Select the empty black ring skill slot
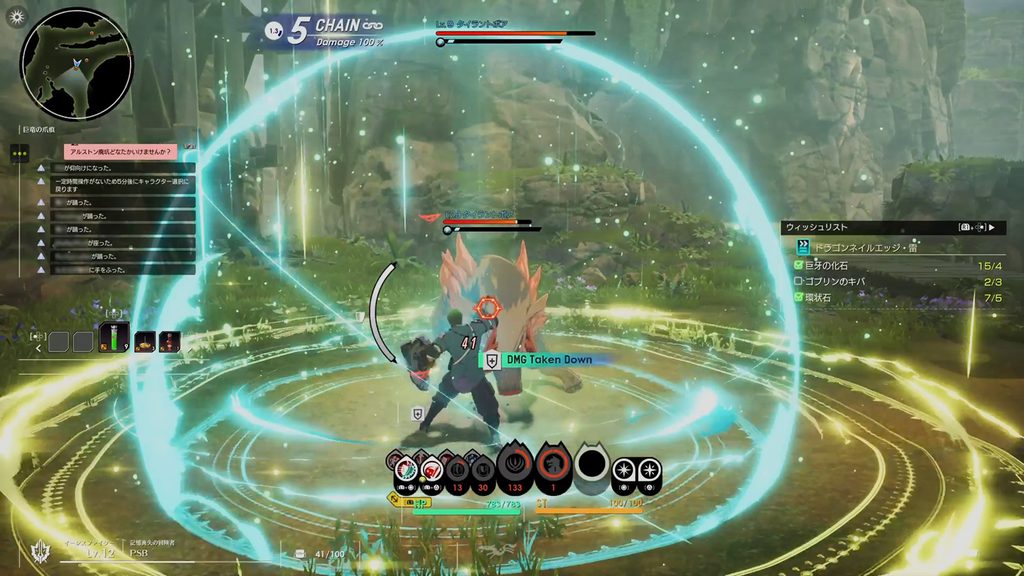 coord(592,464)
